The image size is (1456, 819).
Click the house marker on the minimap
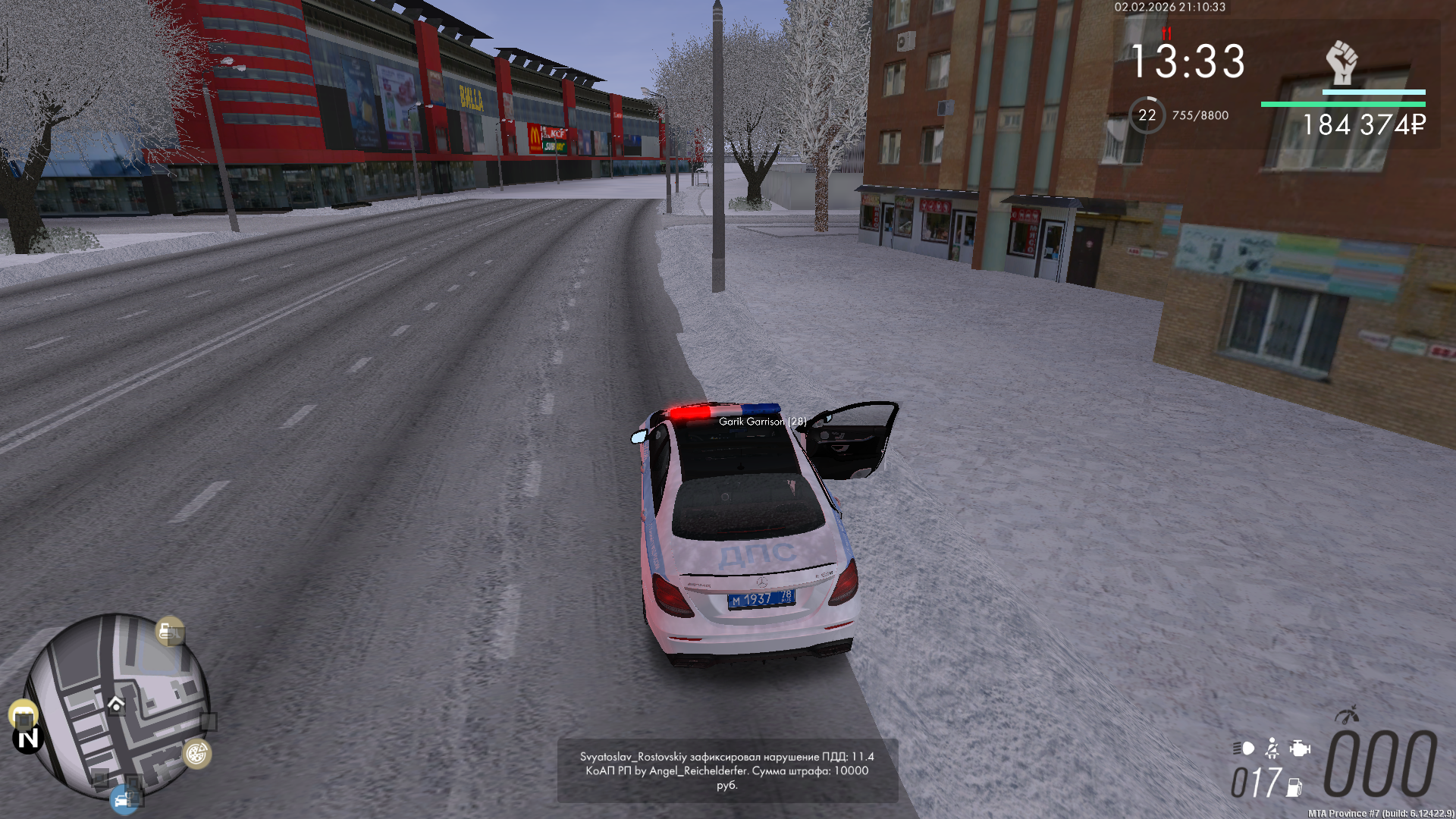pyautogui.click(x=116, y=704)
